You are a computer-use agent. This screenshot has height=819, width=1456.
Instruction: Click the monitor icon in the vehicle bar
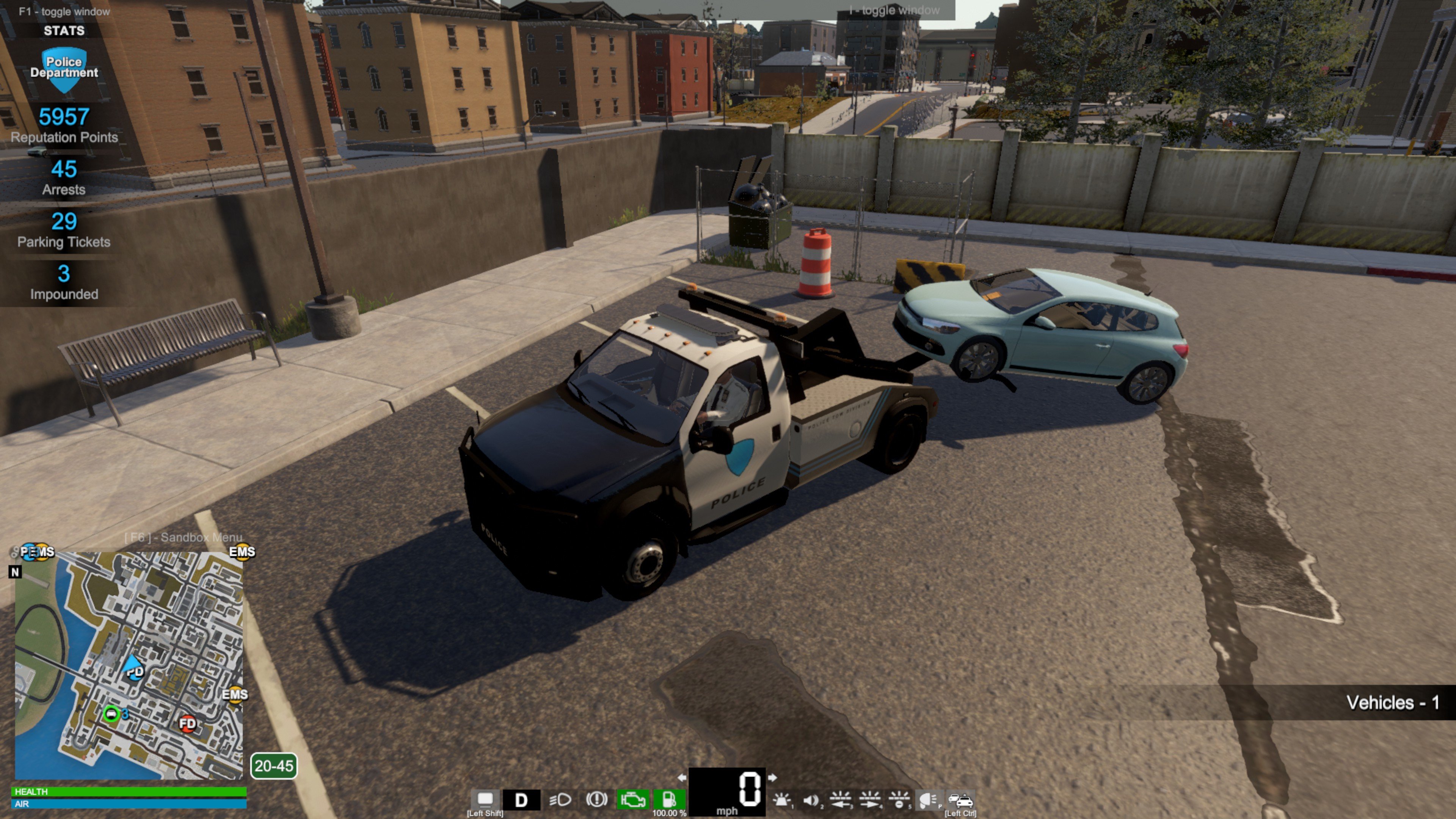pos(485,799)
